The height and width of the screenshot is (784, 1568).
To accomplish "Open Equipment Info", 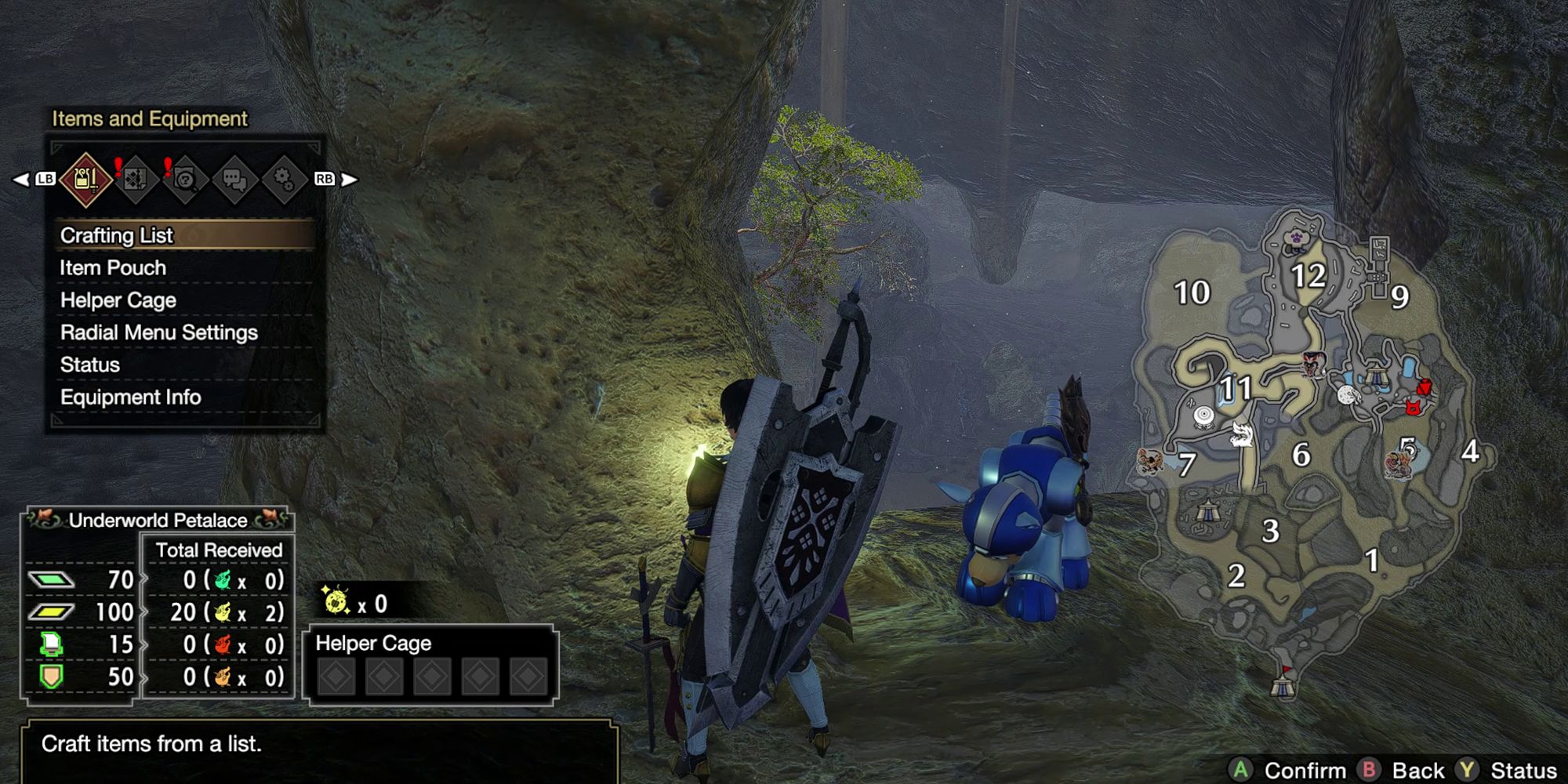I will (131, 397).
